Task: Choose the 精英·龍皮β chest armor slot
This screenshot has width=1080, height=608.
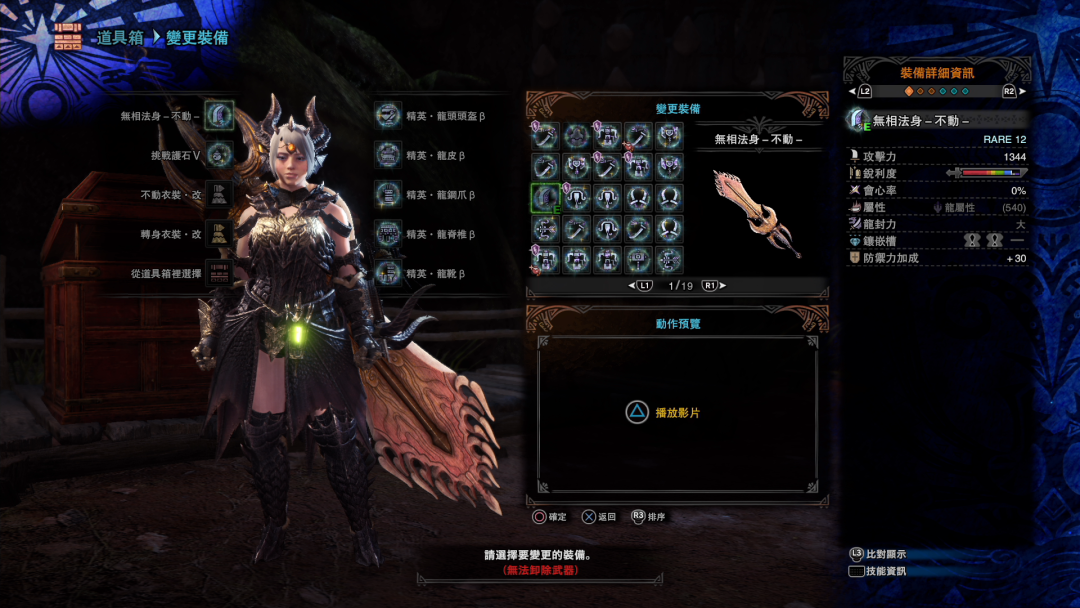Action: coord(387,155)
